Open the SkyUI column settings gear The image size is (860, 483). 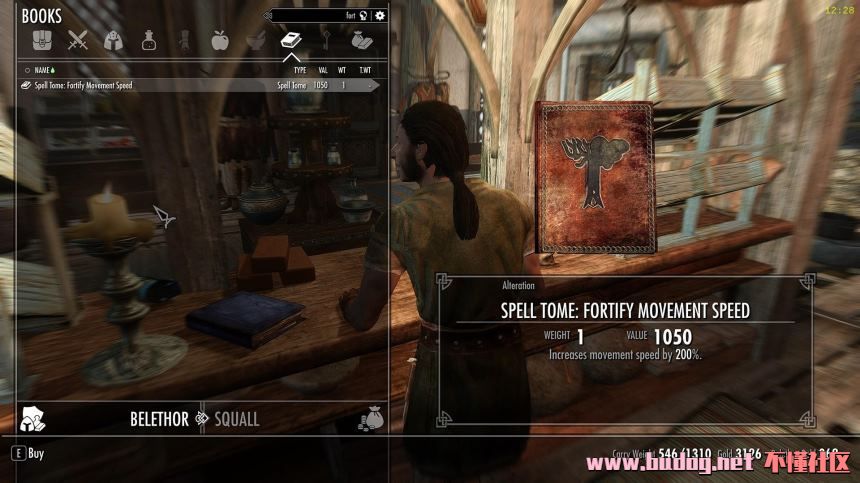tap(379, 16)
